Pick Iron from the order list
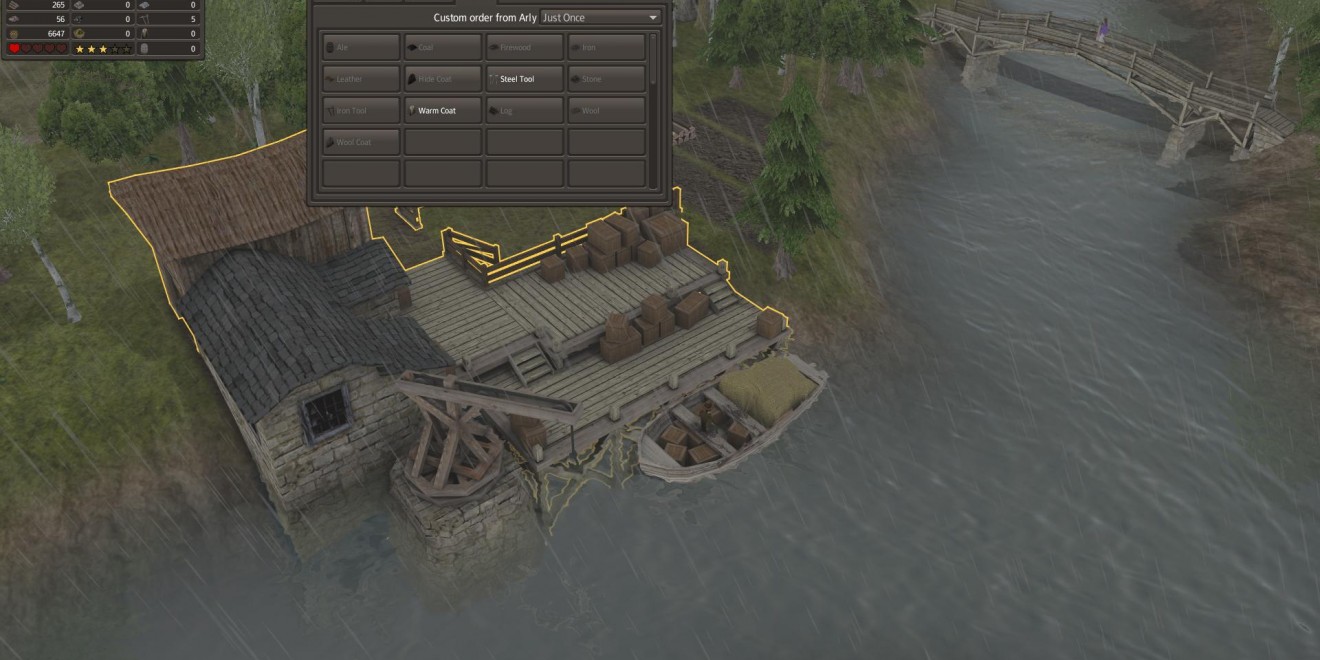1320x660 pixels. 606,47
